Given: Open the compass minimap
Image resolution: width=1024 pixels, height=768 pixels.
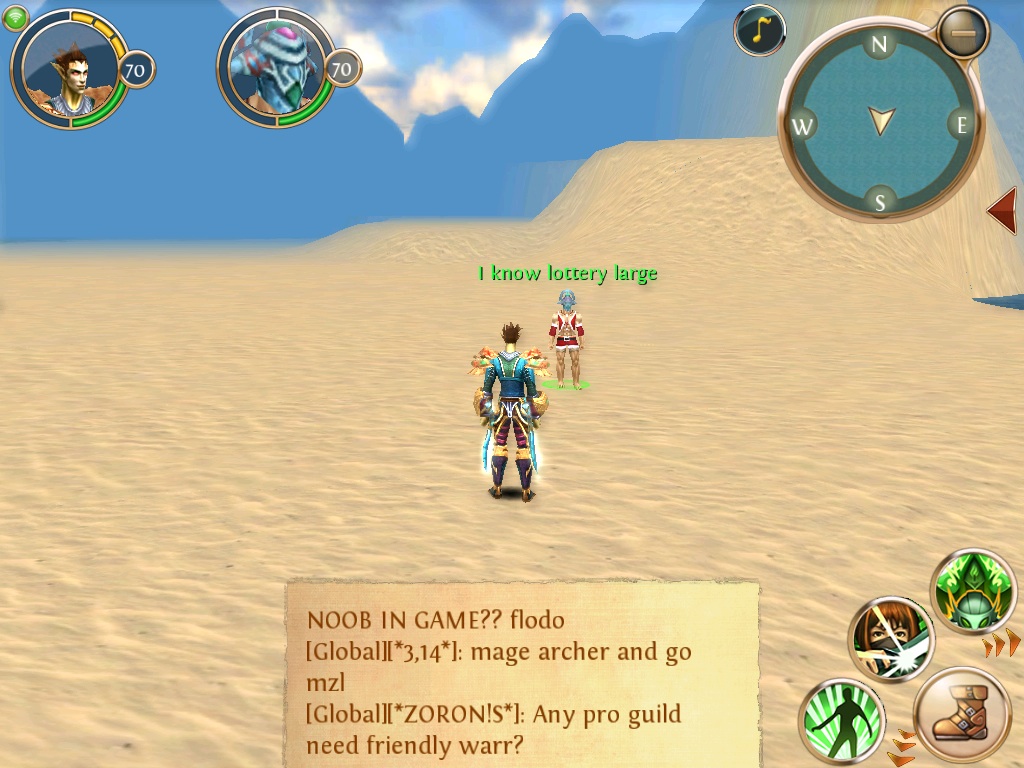Looking at the screenshot, I should (880, 122).
